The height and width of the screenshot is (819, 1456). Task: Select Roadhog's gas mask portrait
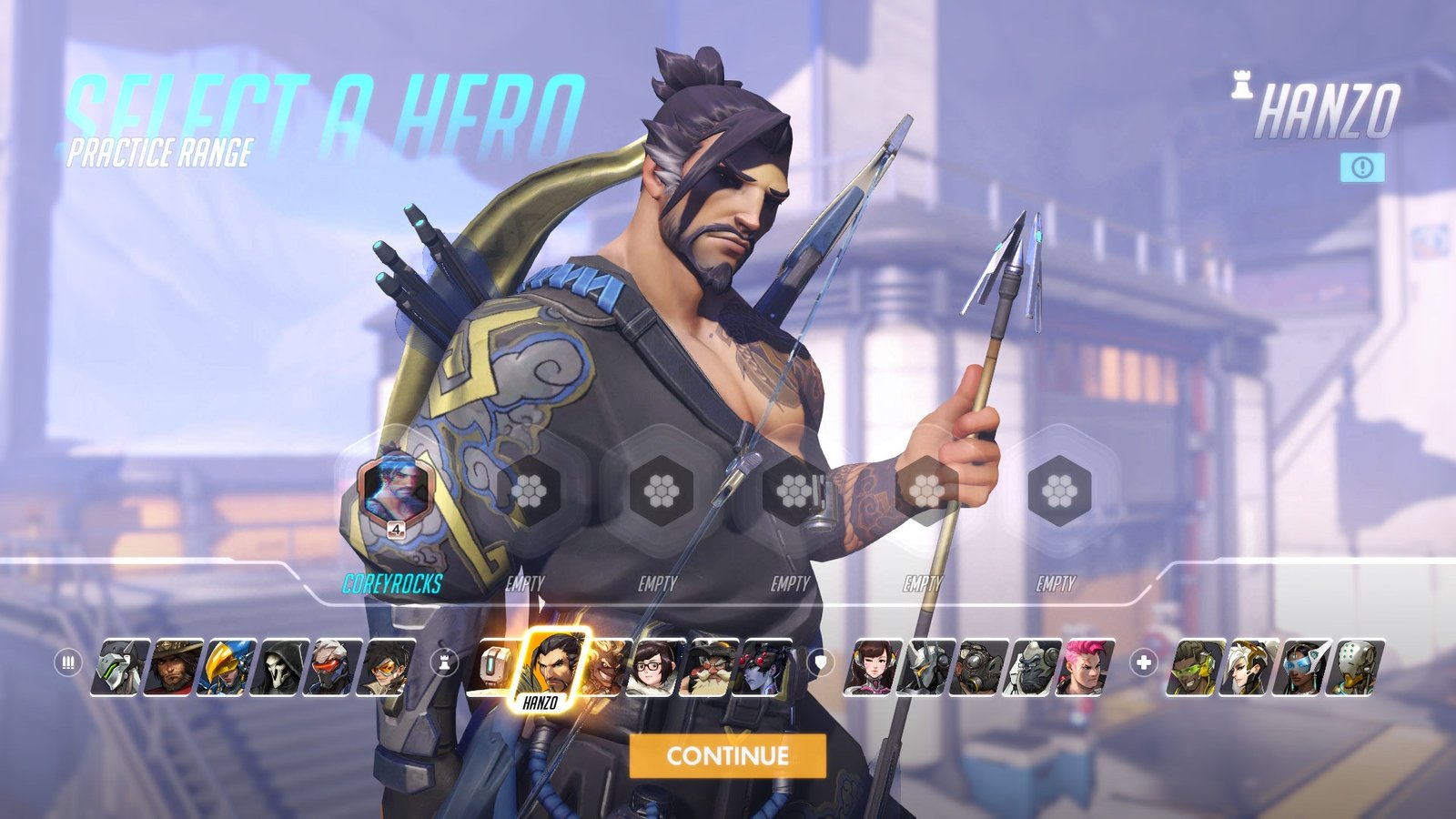click(x=979, y=667)
